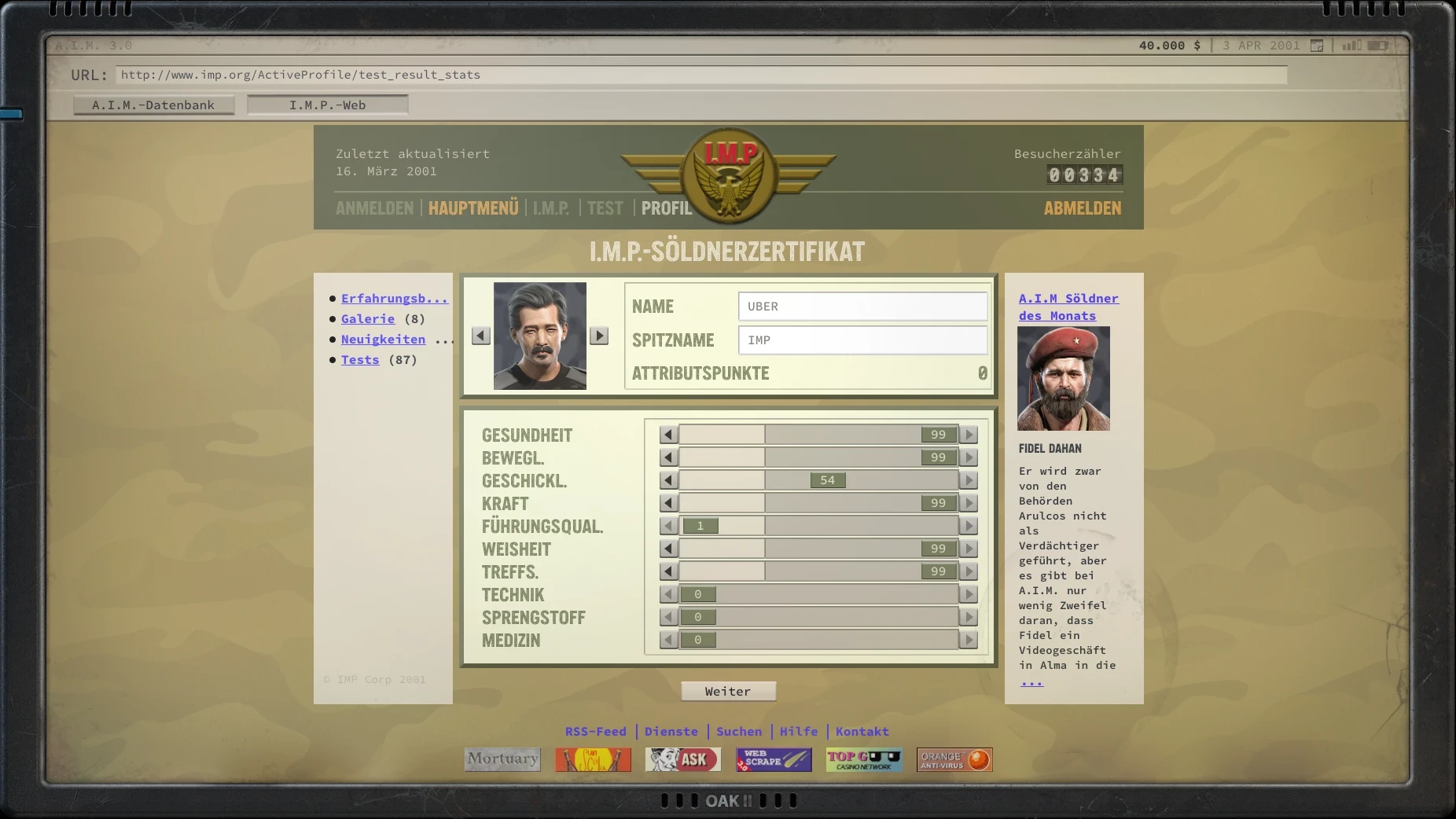Switch to the A.I.M.-Datenbank tab
This screenshot has width=1456, height=819.
tap(153, 105)
